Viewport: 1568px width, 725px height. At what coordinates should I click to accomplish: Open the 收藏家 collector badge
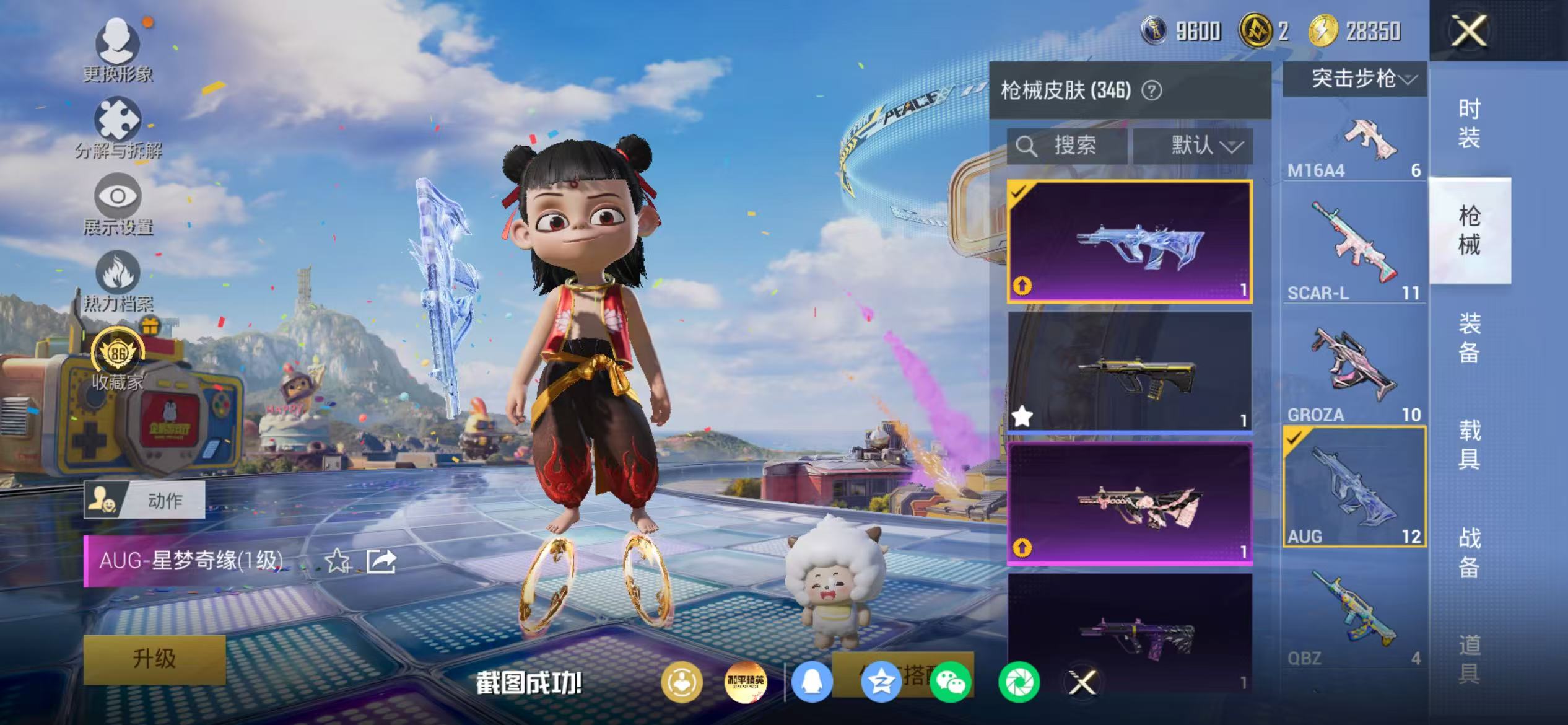coord(118,359)
